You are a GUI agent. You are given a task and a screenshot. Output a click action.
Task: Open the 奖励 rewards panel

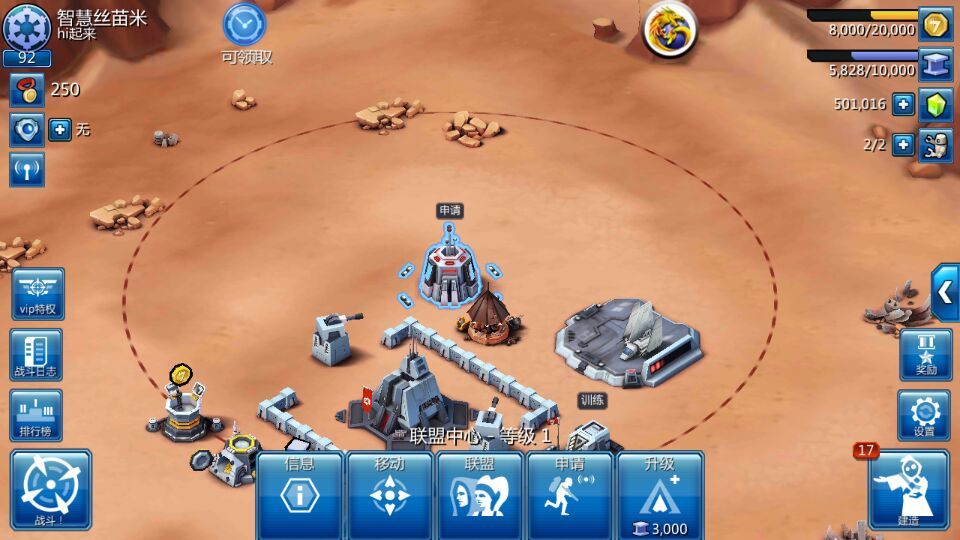924,354
